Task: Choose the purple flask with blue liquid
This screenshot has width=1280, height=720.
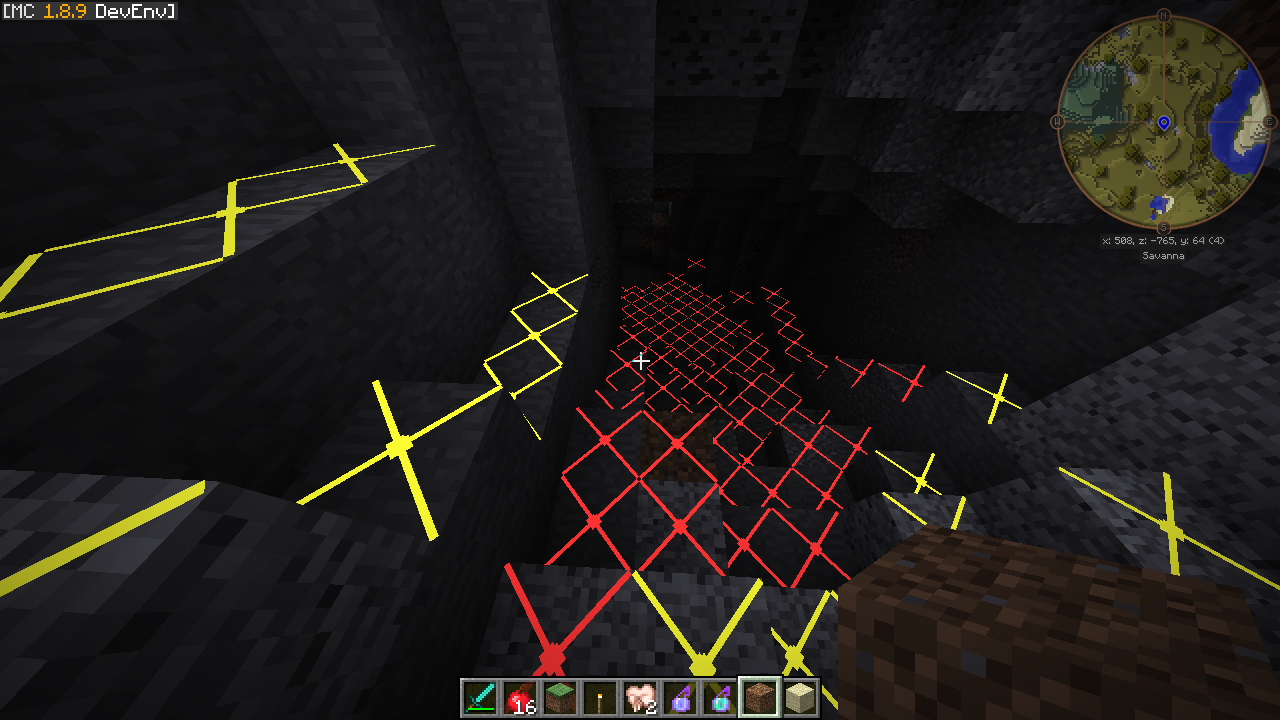Action: click(x=680, y=698)
